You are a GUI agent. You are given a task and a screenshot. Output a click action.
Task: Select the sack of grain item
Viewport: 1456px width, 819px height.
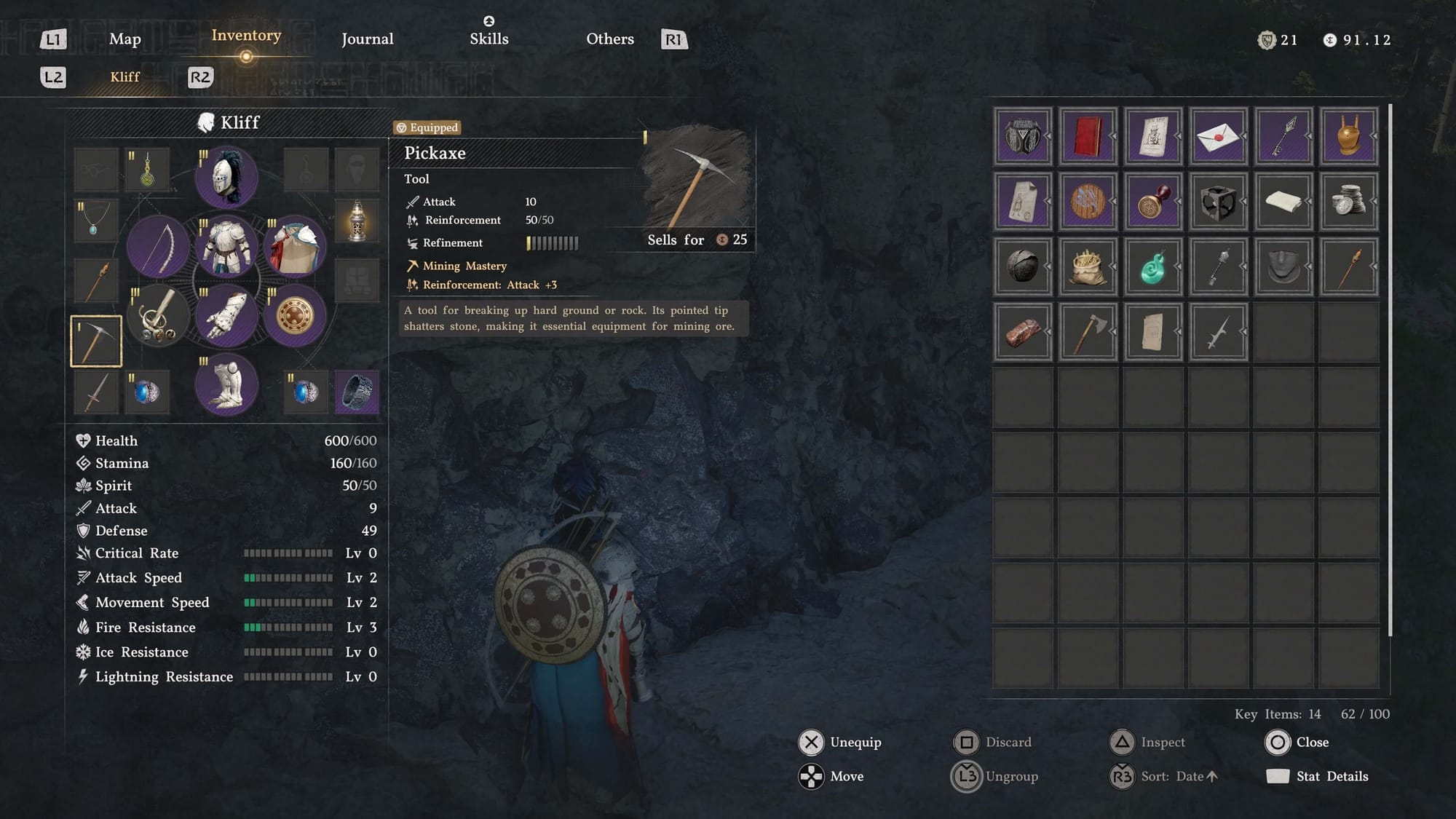coord(1088,266)
